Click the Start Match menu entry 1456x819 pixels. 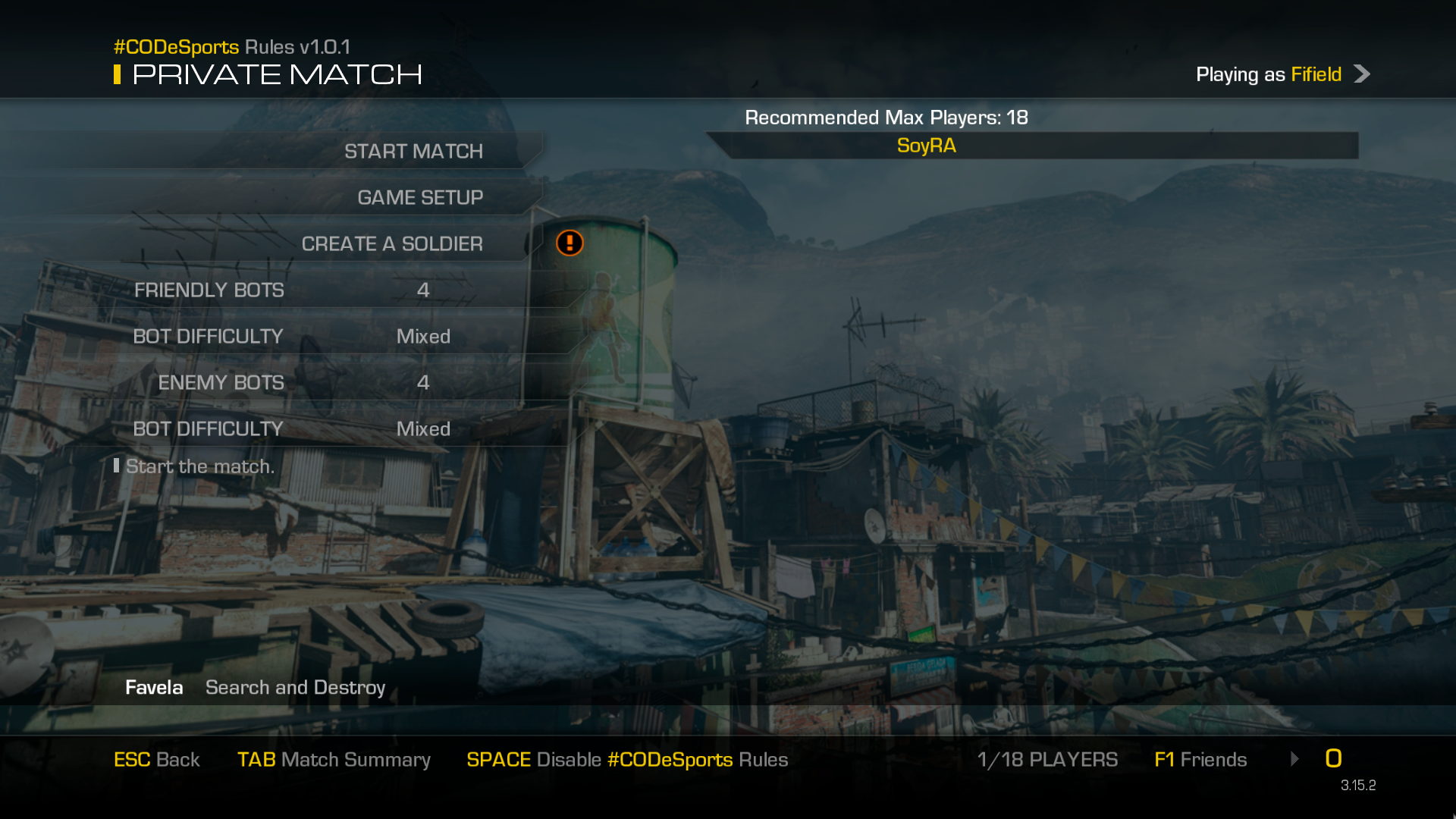pyautogui.click(x=413, y=151)
